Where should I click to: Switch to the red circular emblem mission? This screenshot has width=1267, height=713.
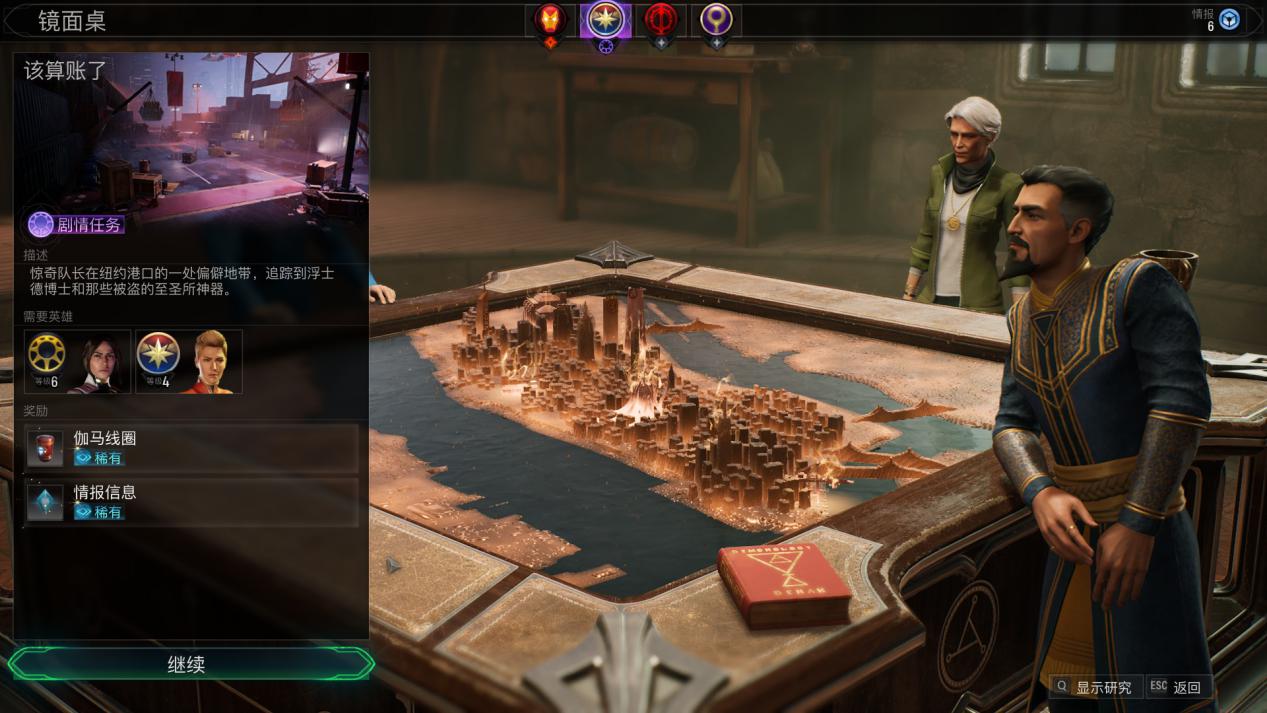660,19
